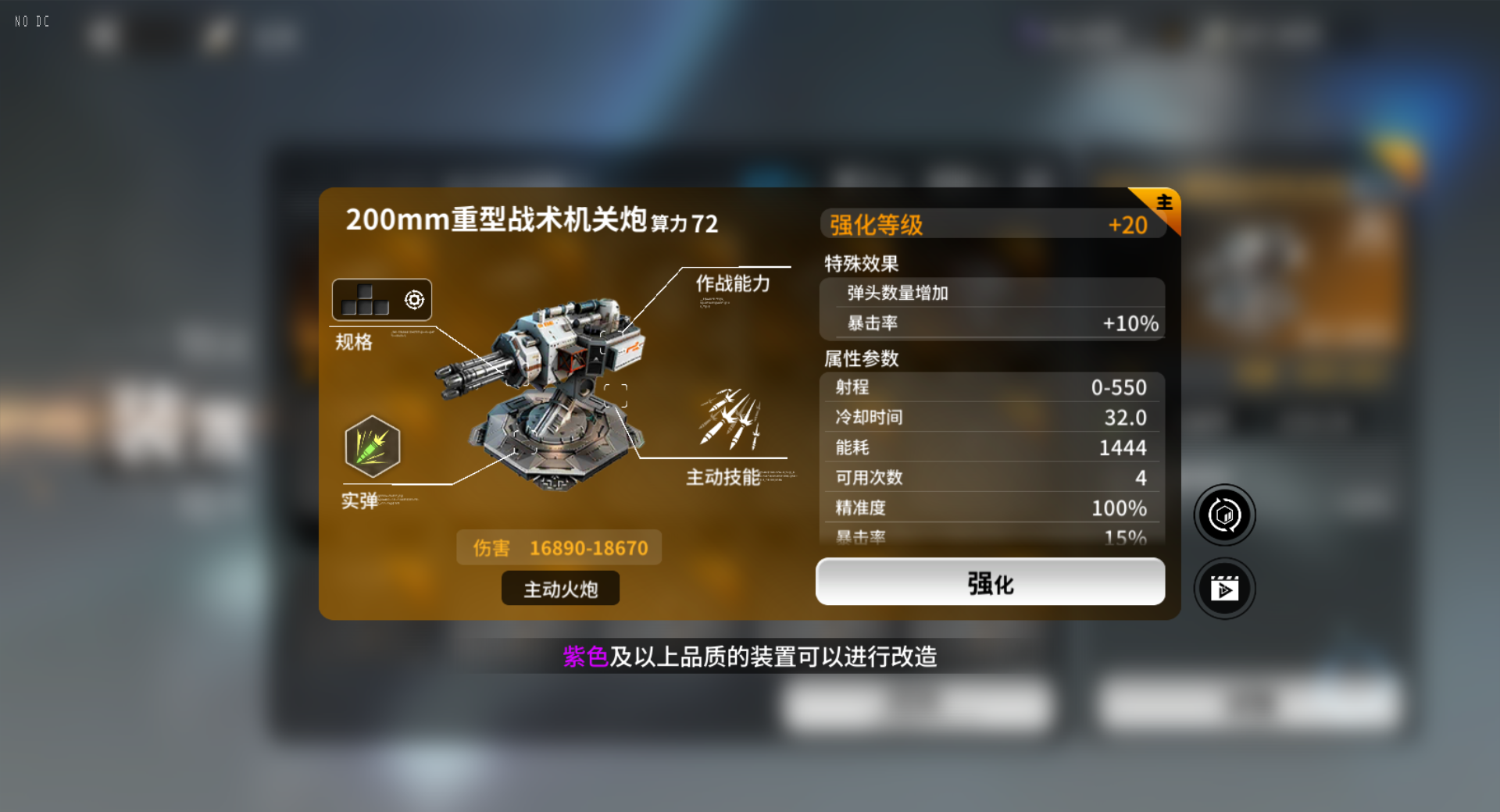The image size is (1500, 812).
Task: Click the turret preview image
Action: (555, 398)
